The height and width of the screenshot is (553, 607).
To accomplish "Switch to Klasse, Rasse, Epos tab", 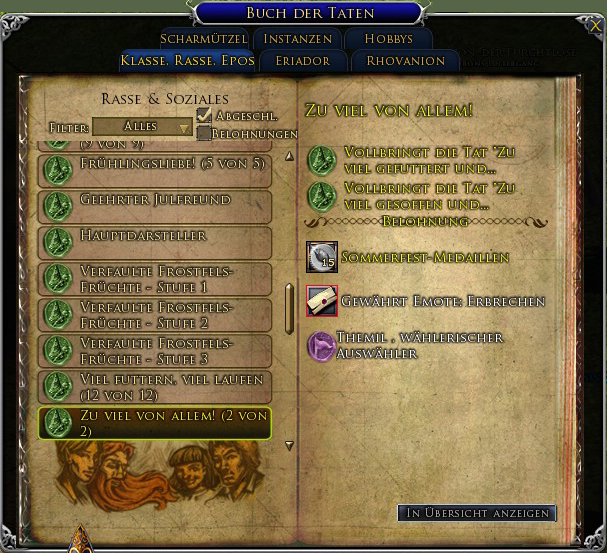I will (186, 61).
